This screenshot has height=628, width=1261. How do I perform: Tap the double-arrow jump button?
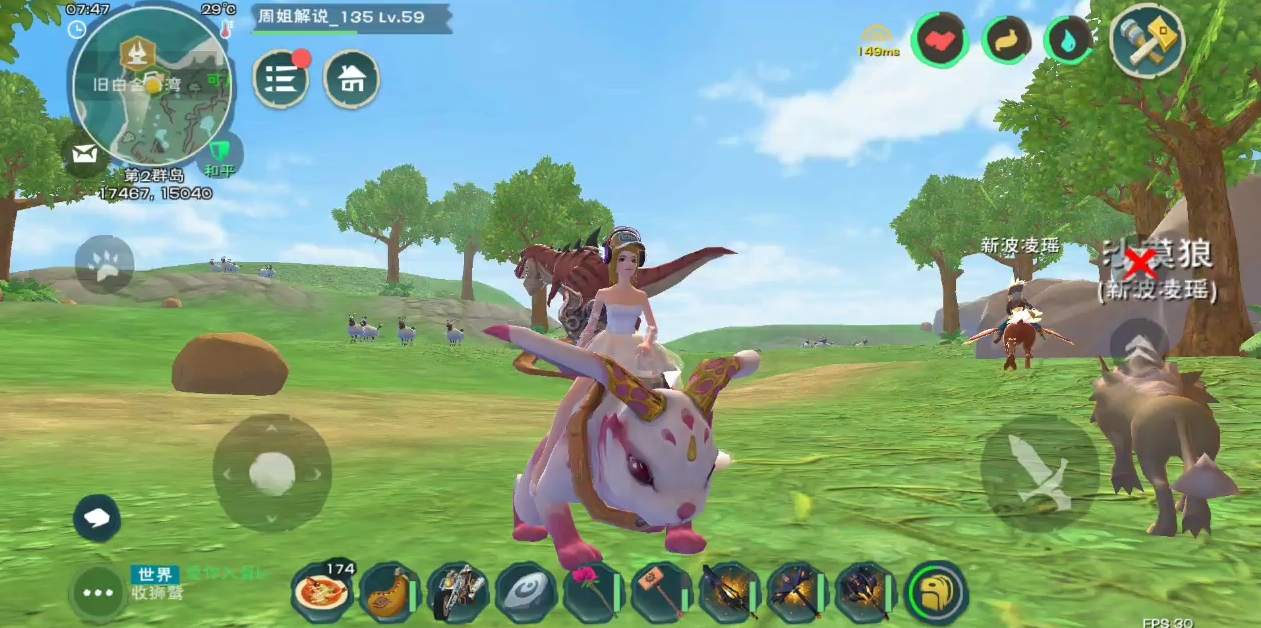pos(1140,347)
